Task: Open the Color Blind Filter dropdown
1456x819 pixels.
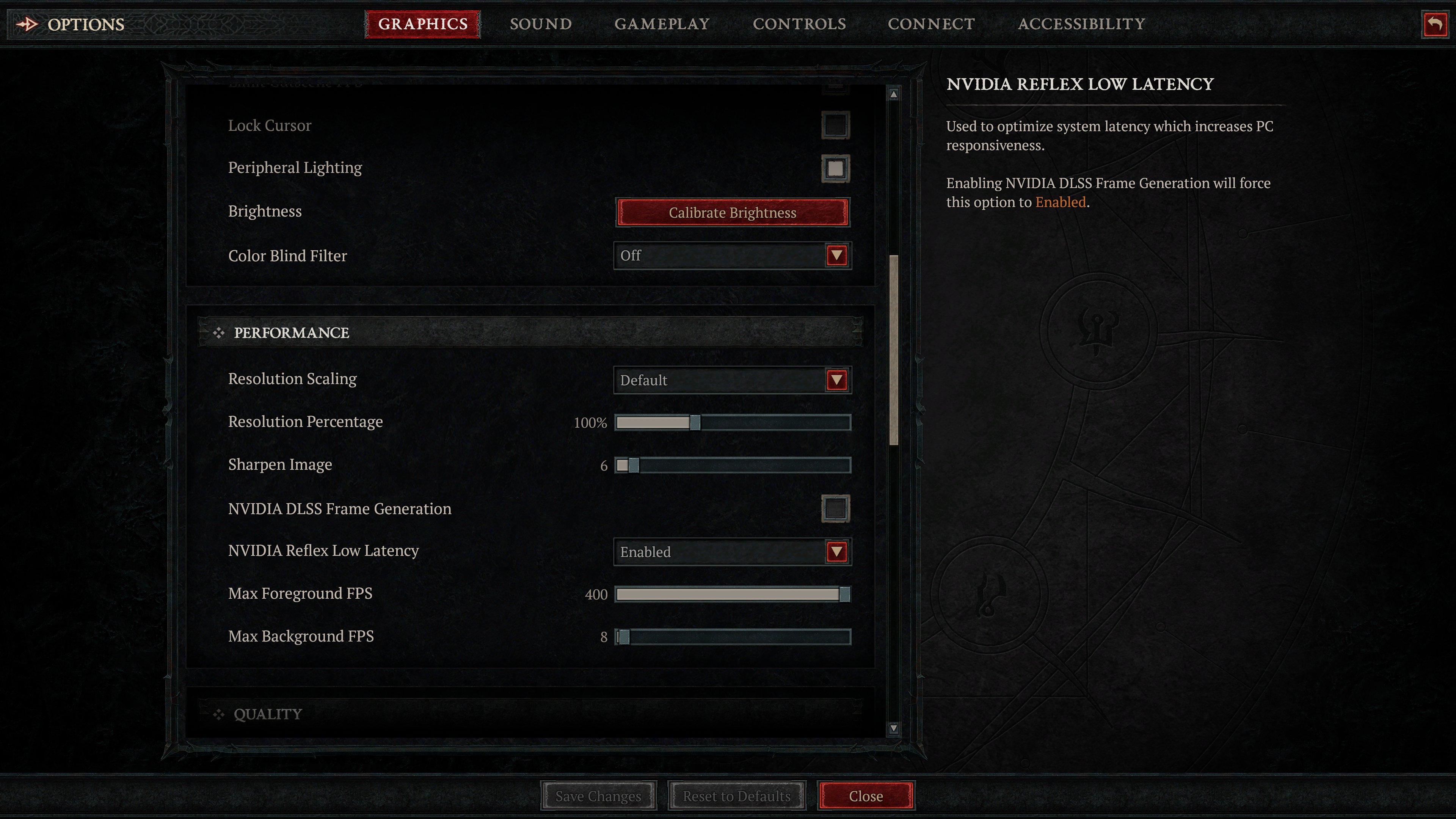Action: (x=836, y=256)
